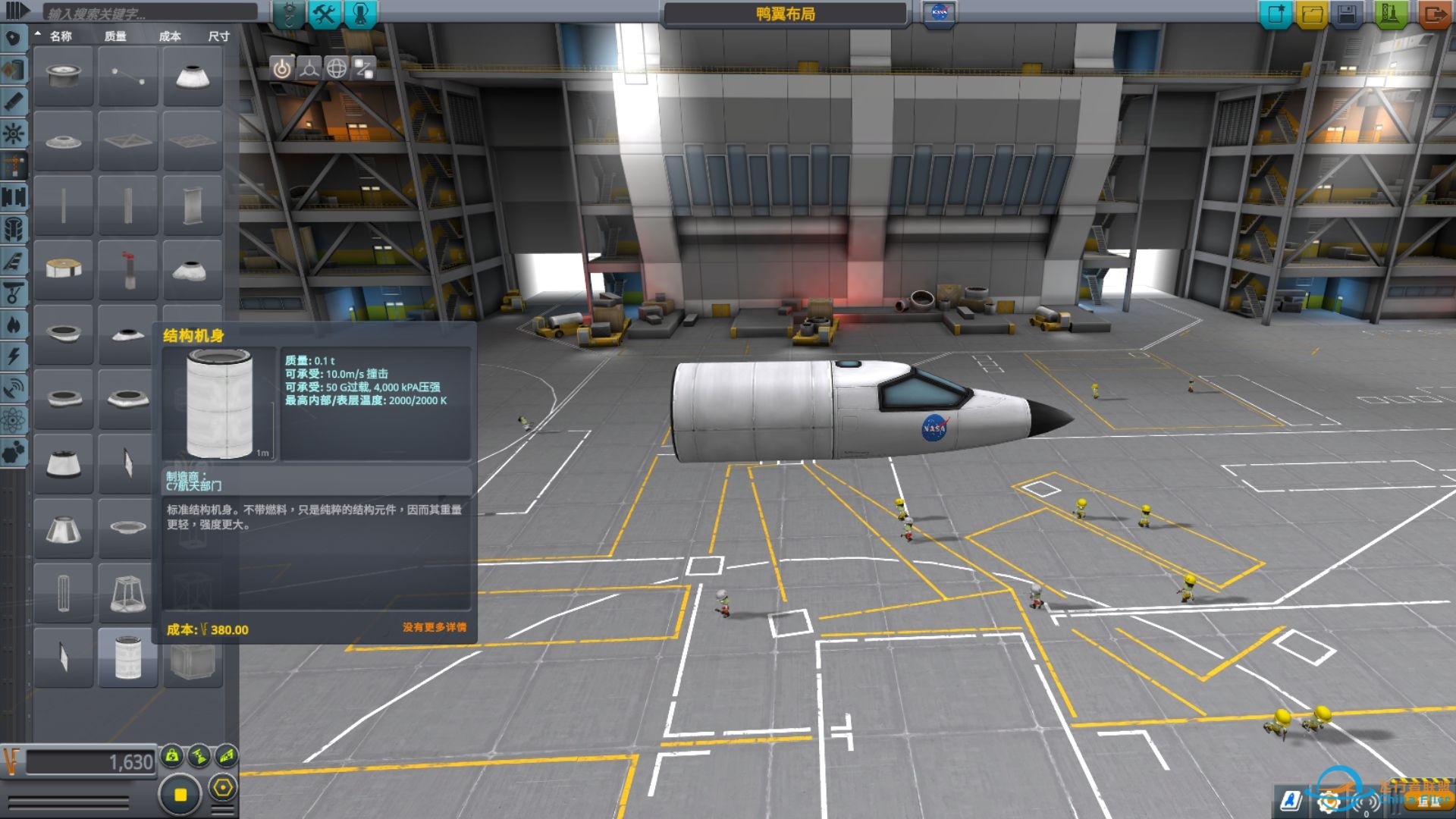Open the hammer and wrench action groups tab
Image resolution: width=1456 pixels, height=819 pixels.
325,14
